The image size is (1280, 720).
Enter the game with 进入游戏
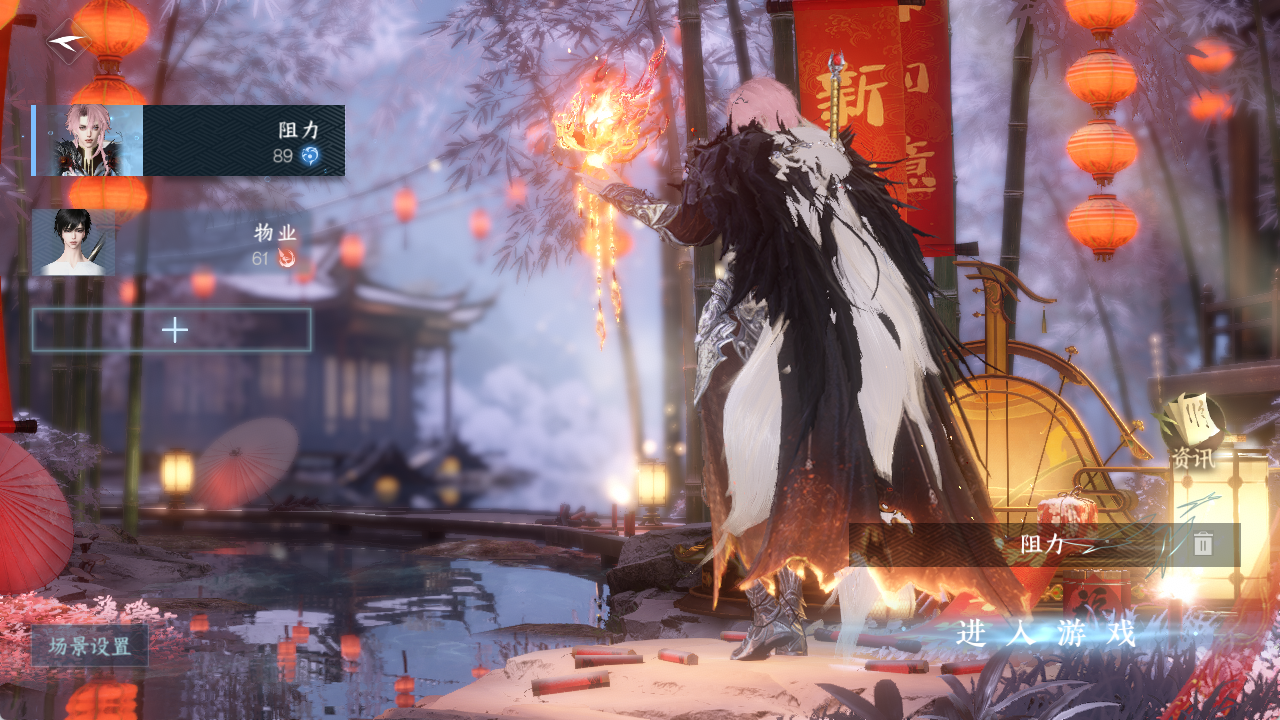pyautogui.click(x=1046, y=633)
